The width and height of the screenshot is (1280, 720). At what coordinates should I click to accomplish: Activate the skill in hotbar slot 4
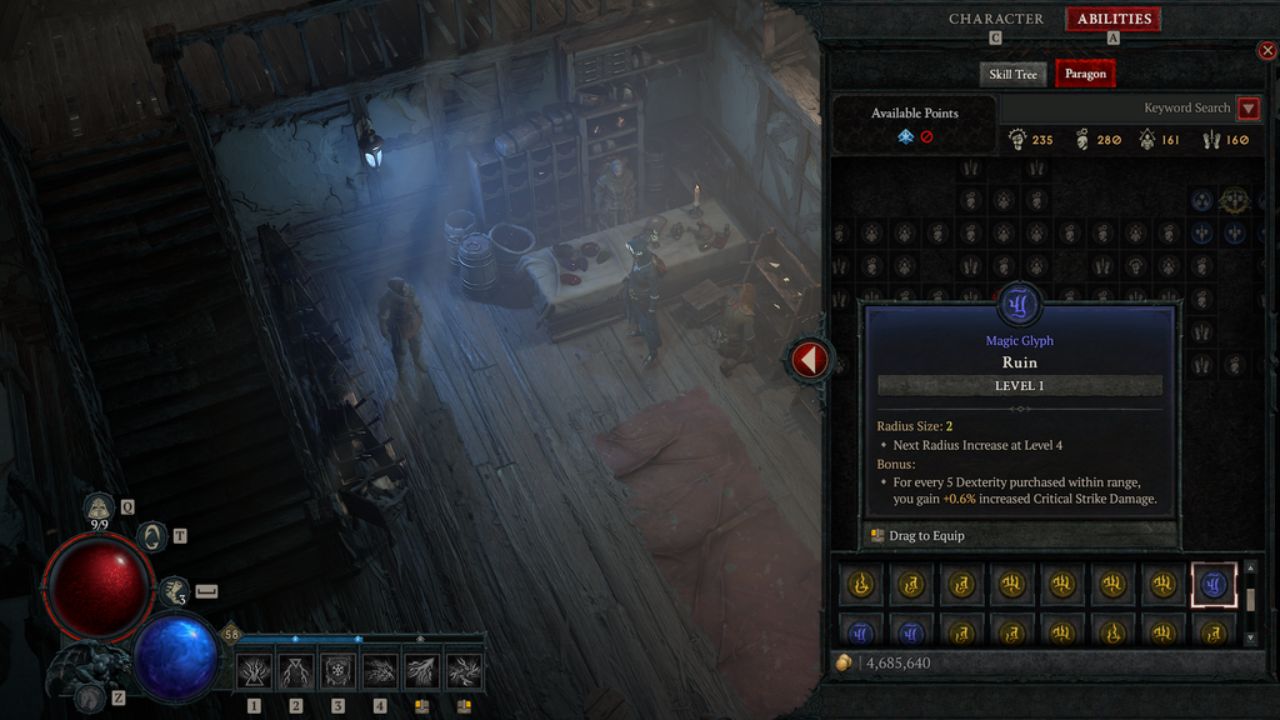pos(380,671)
